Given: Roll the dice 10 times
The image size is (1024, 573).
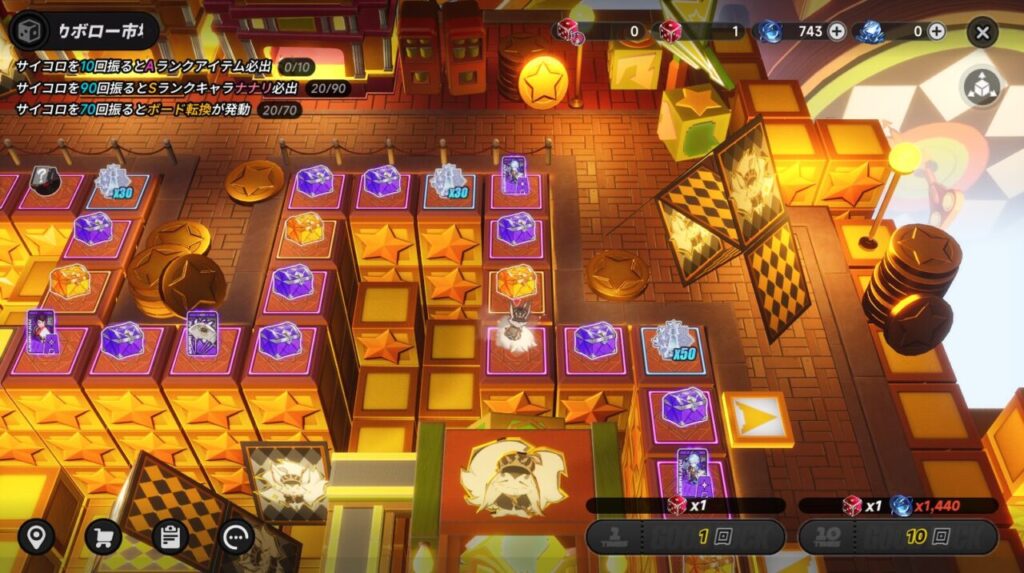Looking at the screenshot, I should 897,536.
